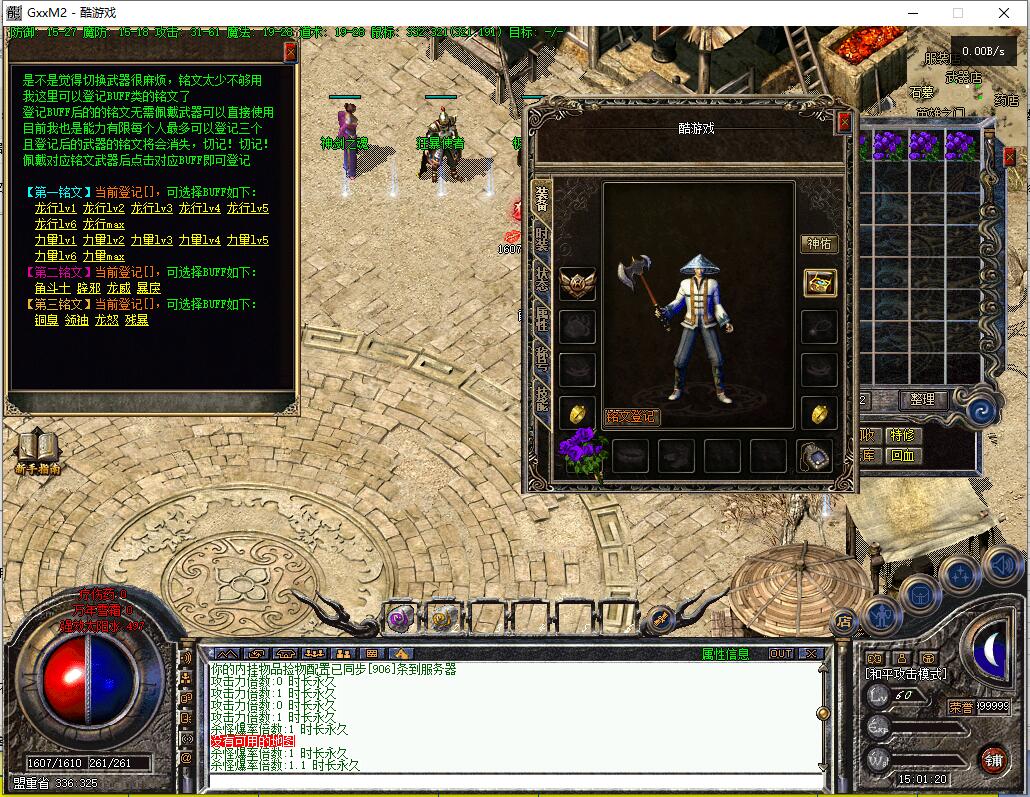Select the 龙行lv1 buff link
This screenshot has width=1030, height=797.
pos(55,208)
